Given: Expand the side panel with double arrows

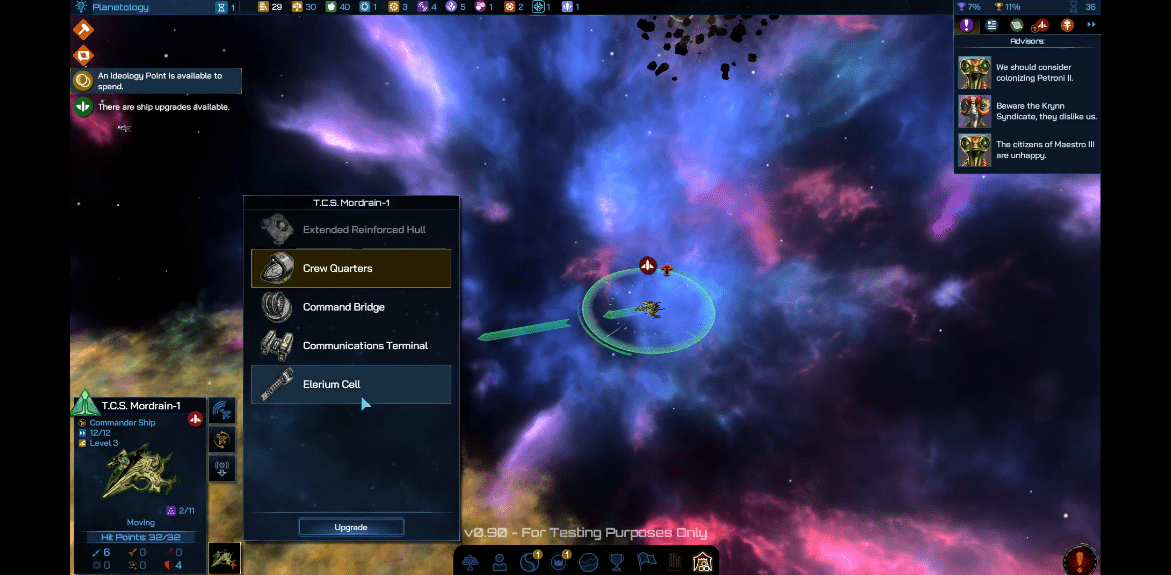Looking at the screenshot, I should tap(1091, 25).
